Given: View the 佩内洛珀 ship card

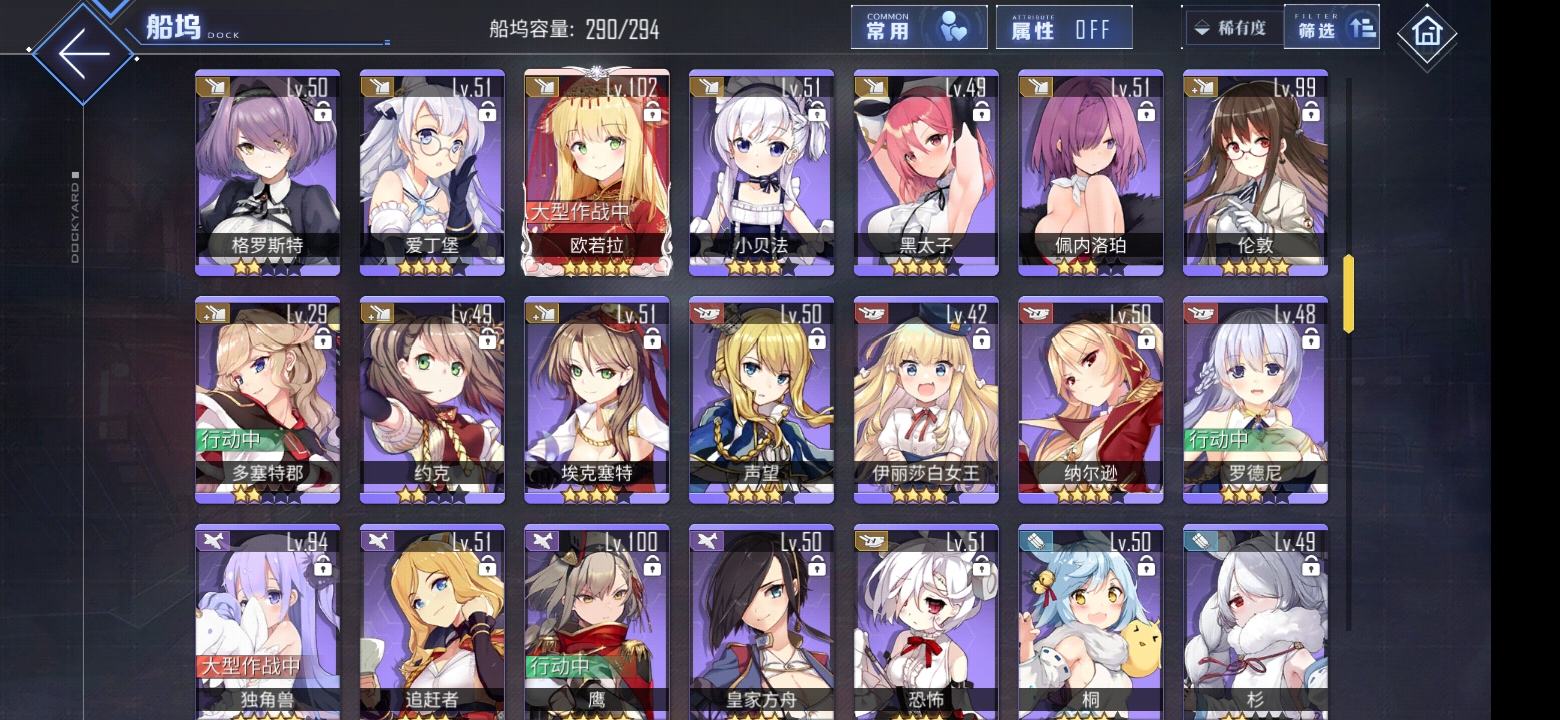Looking at the screenshot, I should coord(1090,172).
